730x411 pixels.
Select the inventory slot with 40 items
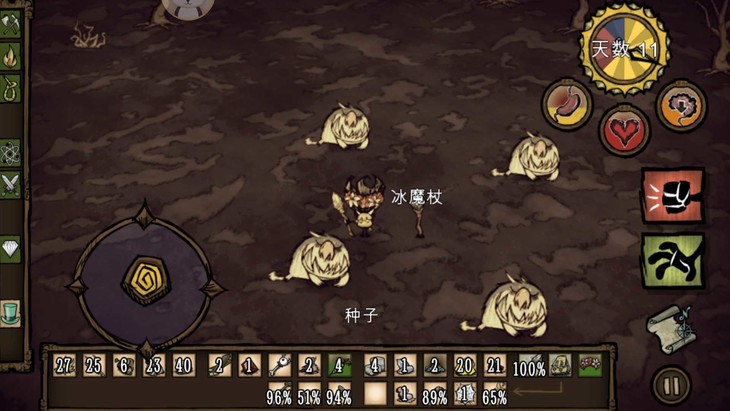coord(184,366)
